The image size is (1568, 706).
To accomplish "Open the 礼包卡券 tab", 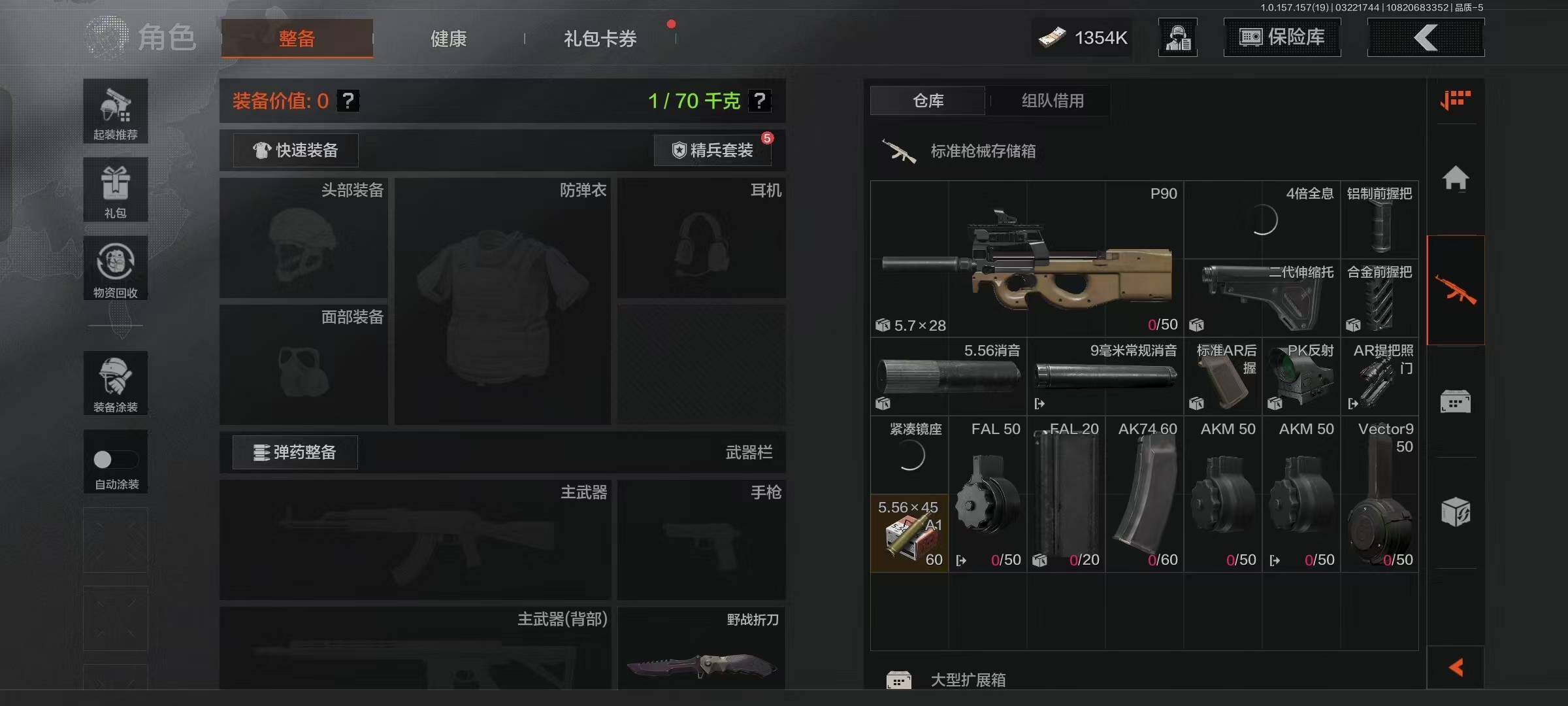I will click(x=600, y=39).
